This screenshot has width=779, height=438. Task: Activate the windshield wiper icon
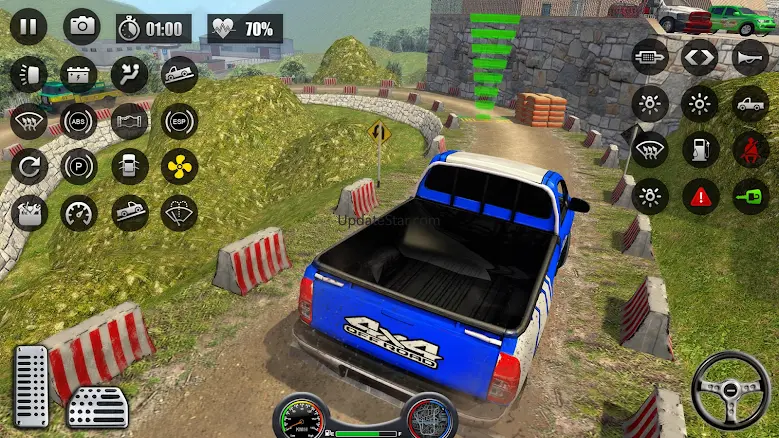[x=179, y=212]
